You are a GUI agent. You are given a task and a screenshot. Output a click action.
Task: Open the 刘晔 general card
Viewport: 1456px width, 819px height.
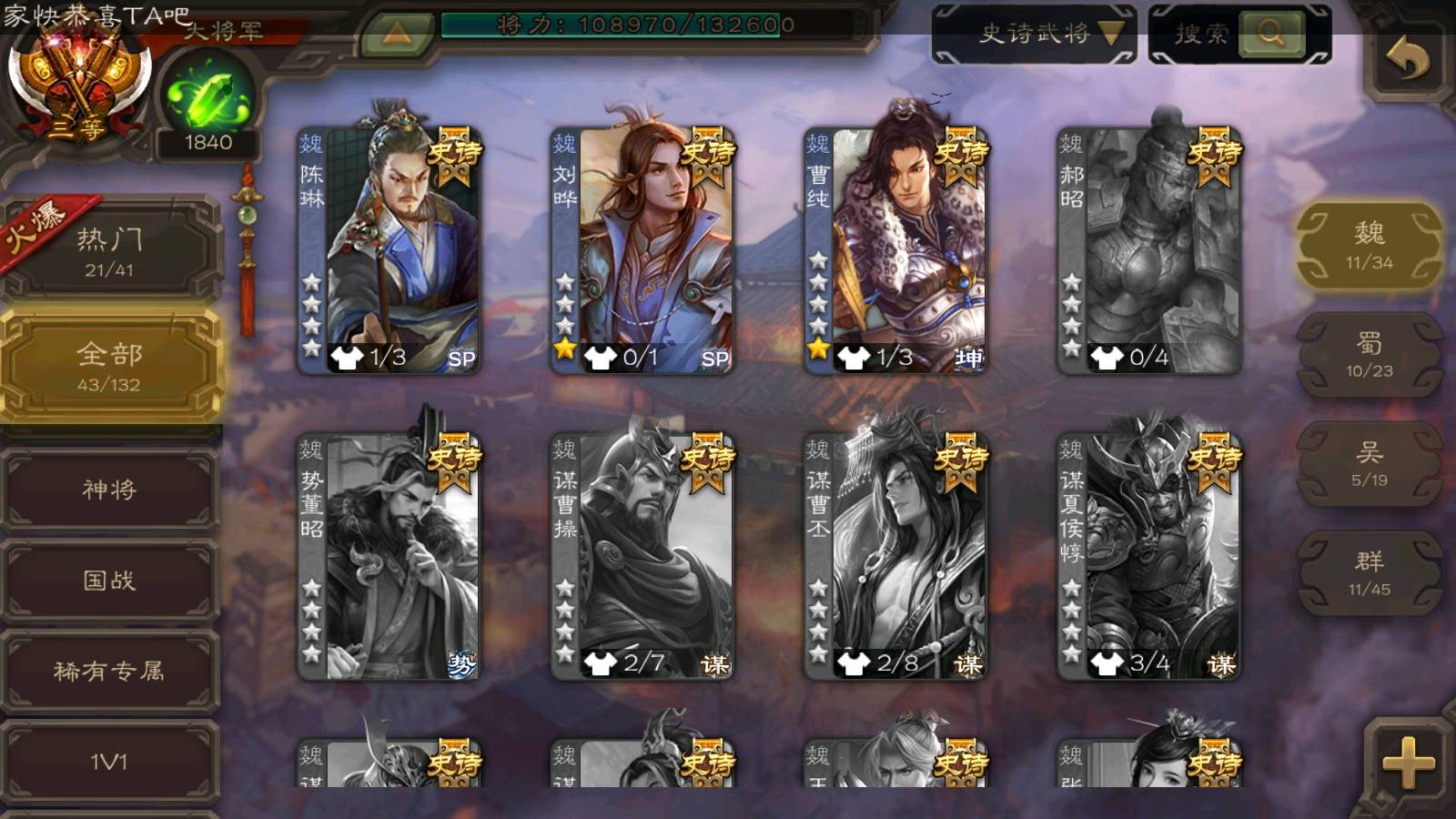tap(642, 250)
